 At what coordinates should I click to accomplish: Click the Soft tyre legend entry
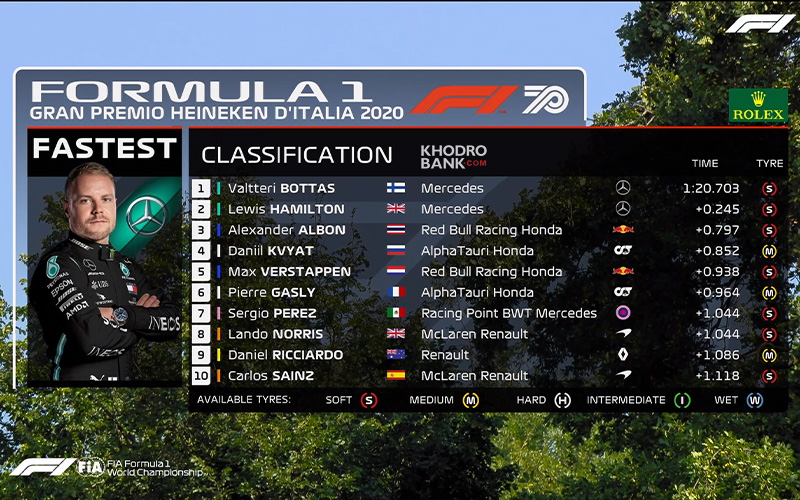tap(351, 400)
